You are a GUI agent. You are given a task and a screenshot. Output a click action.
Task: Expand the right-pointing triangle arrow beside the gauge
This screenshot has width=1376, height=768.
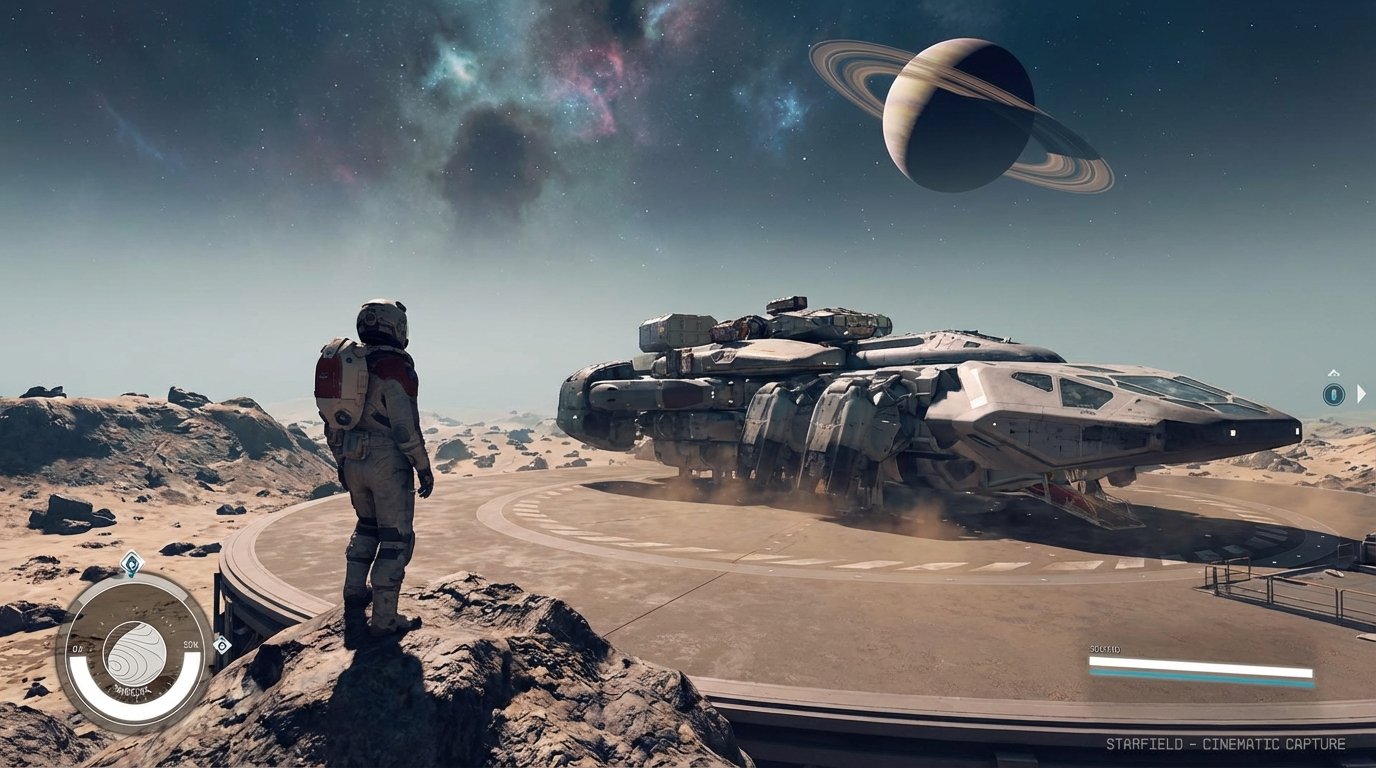(1361, 394)
